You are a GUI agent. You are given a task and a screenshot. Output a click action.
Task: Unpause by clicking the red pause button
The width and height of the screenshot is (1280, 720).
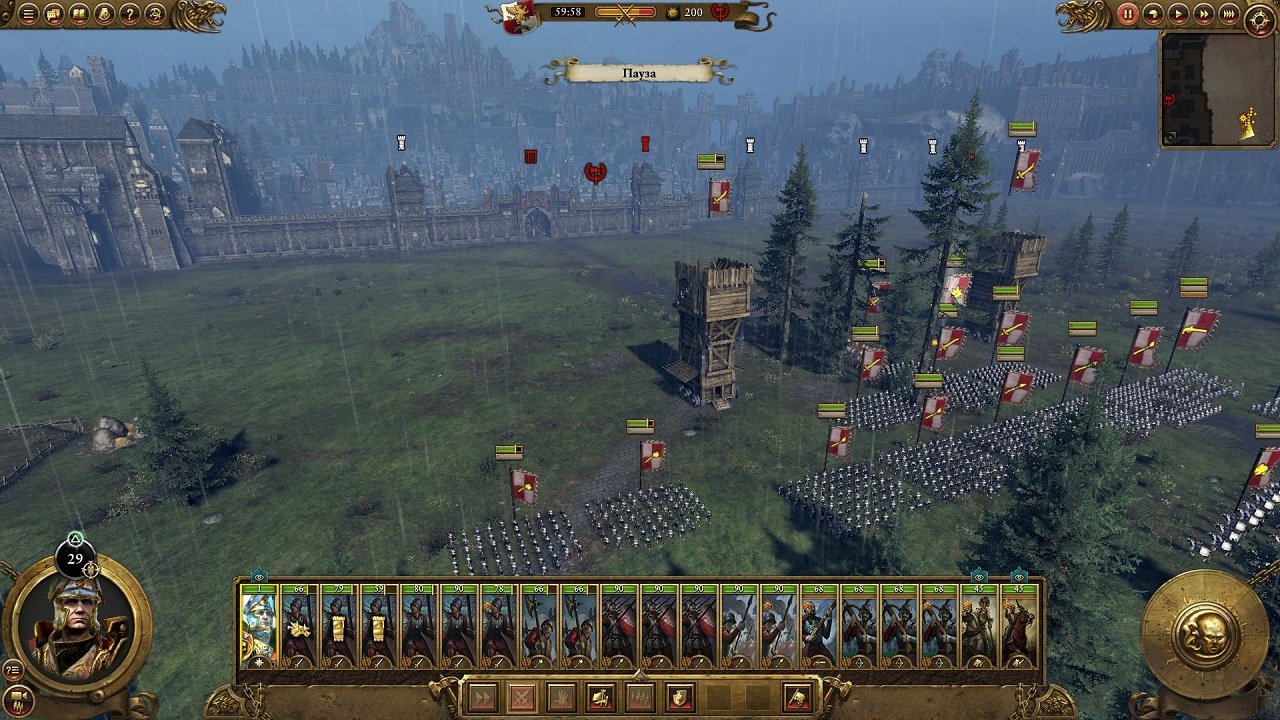pyautogui.click(x=1127, y=13)
